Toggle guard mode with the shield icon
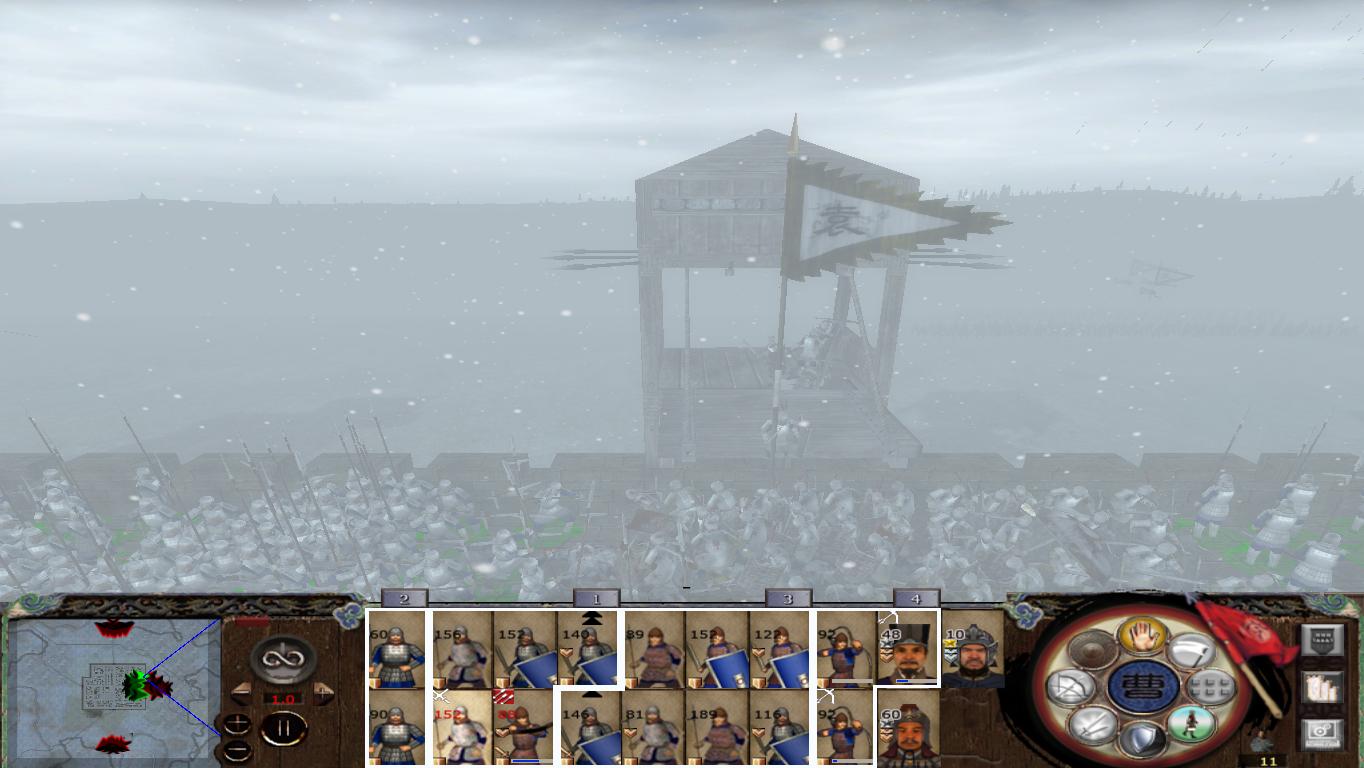This screenshot has width=1364, height=768. tap(1142, 737)
